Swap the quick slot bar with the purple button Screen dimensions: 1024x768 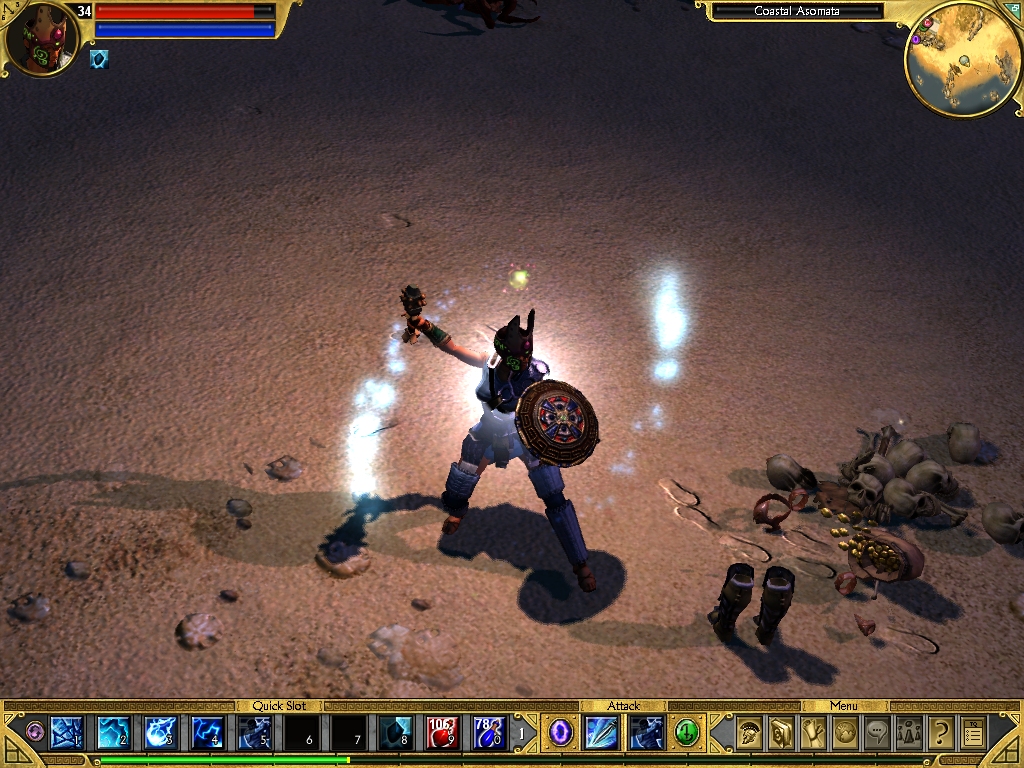click(35, 732)
